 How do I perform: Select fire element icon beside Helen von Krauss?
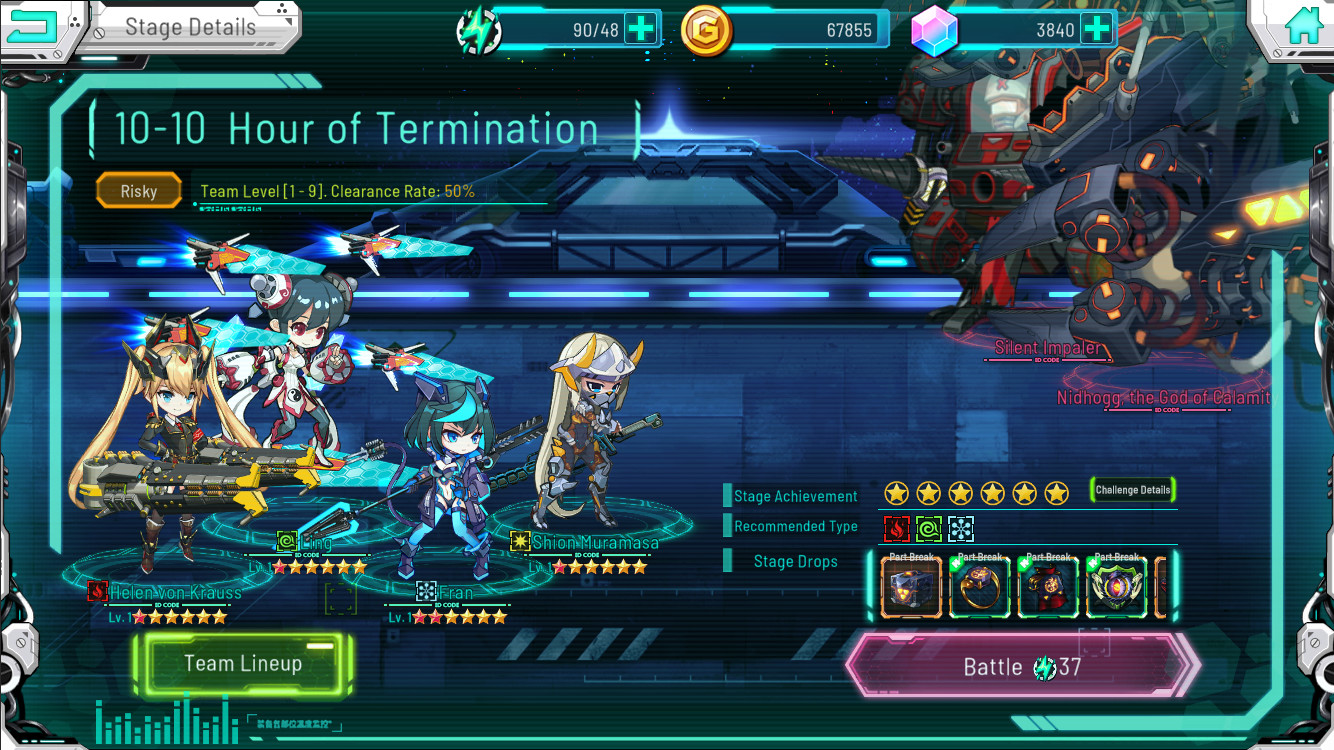coord(97,593)
